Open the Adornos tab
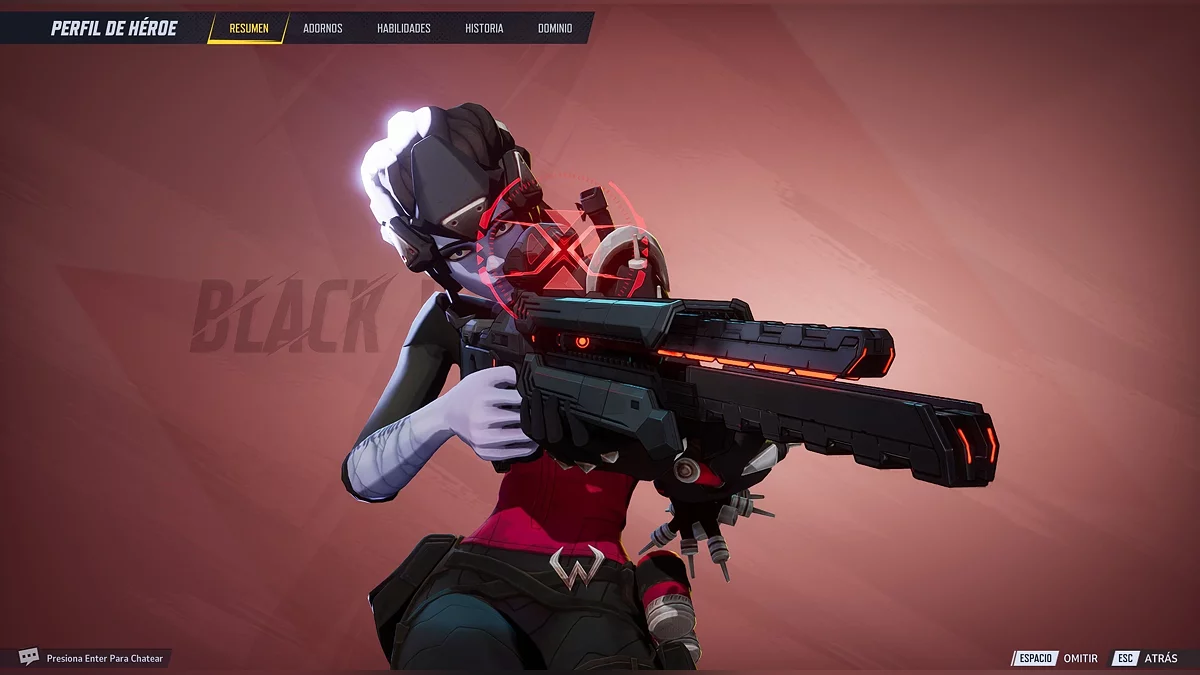Viewport: 1200px width, 675px height. click(322, 28)
